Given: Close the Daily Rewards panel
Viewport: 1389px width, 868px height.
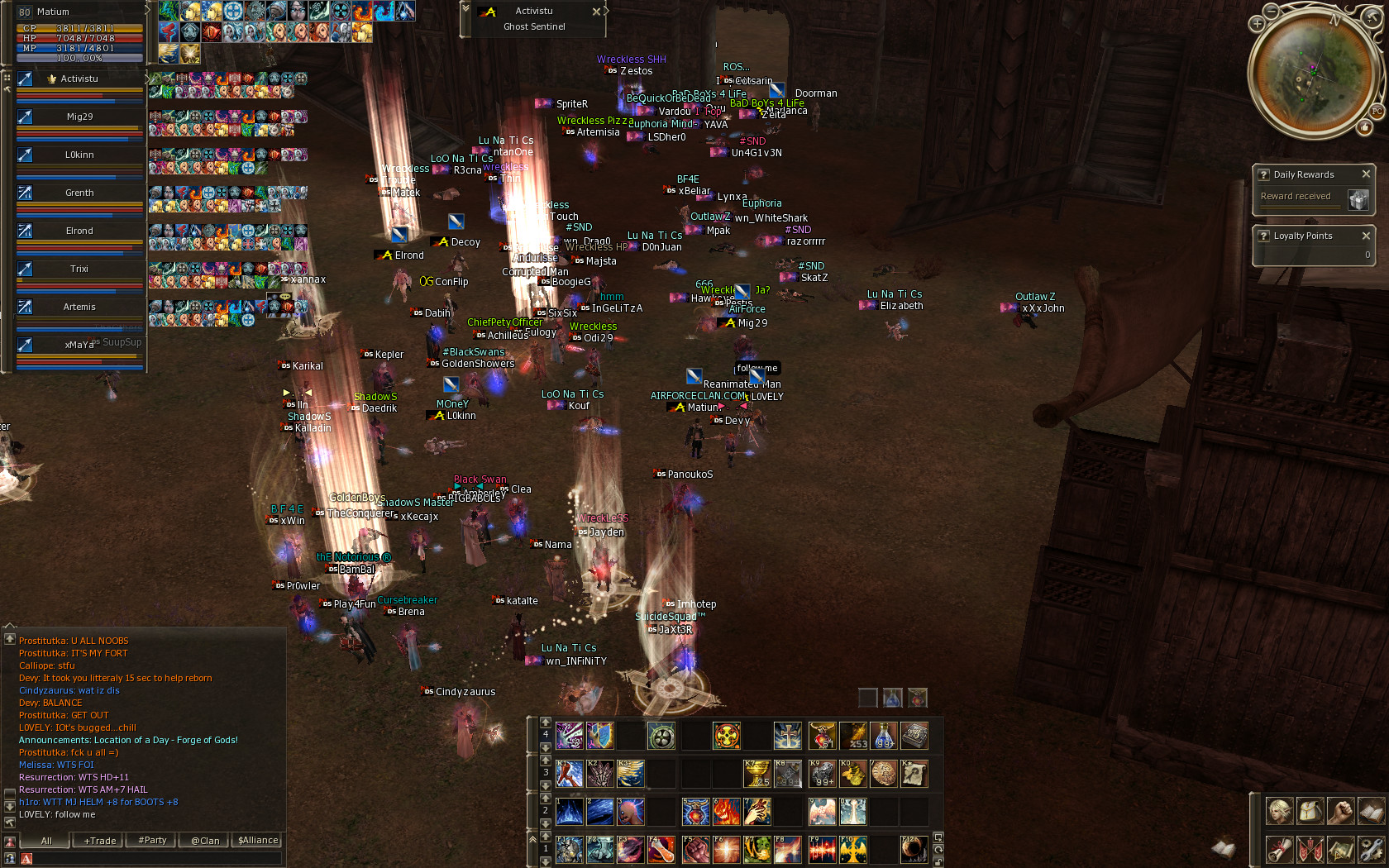Looking at the screenshot, I should point(1366,174).
